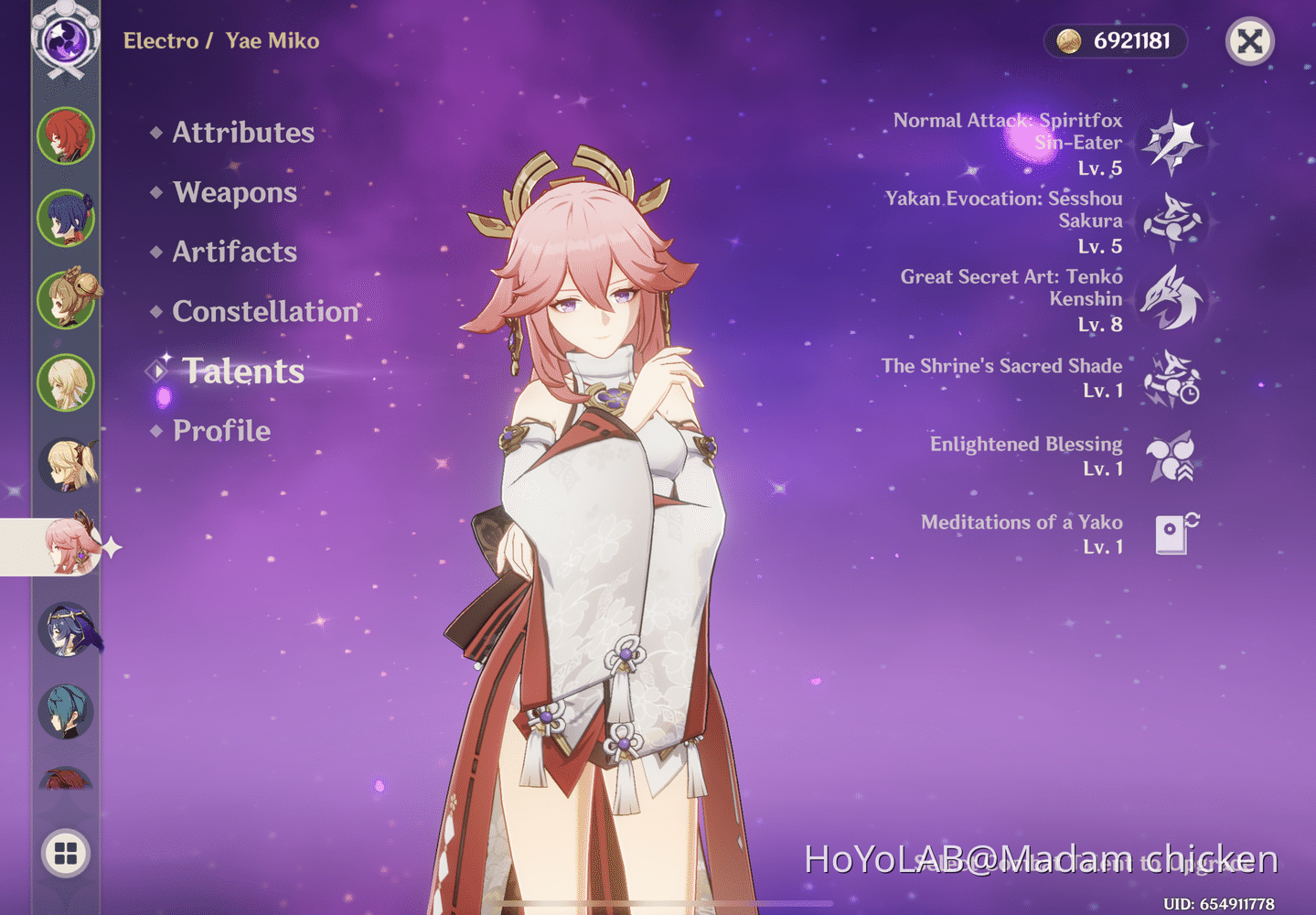Close the character menu with the X button
1316x915 pixels.
[x=1249, y=41]
